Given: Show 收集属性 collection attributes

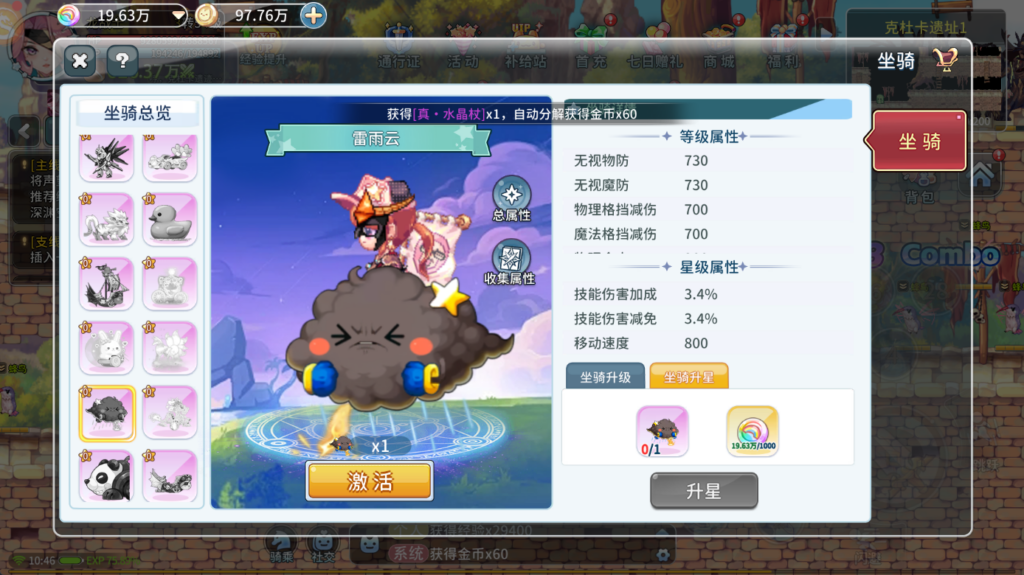Looking at the screenshot, I should coord(510,262).
